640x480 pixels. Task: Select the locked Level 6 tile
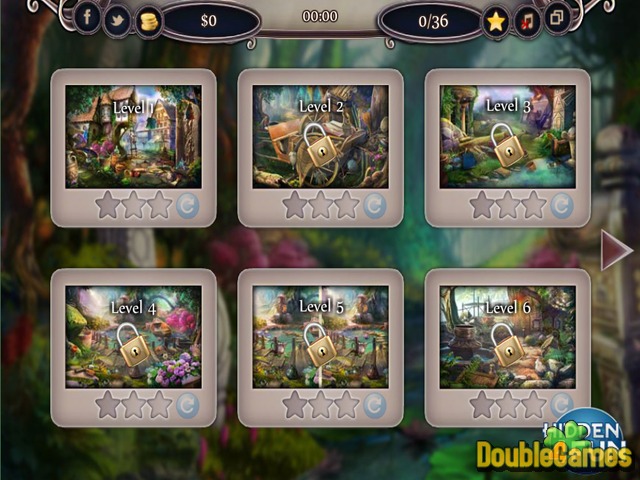click(x=507, y=337)
